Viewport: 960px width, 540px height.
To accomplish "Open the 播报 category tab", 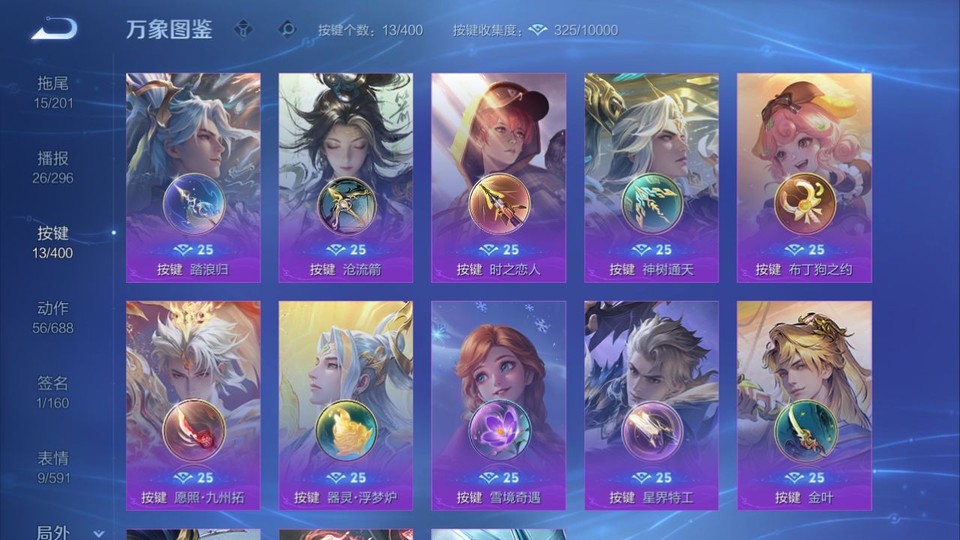I will point(54,167).
